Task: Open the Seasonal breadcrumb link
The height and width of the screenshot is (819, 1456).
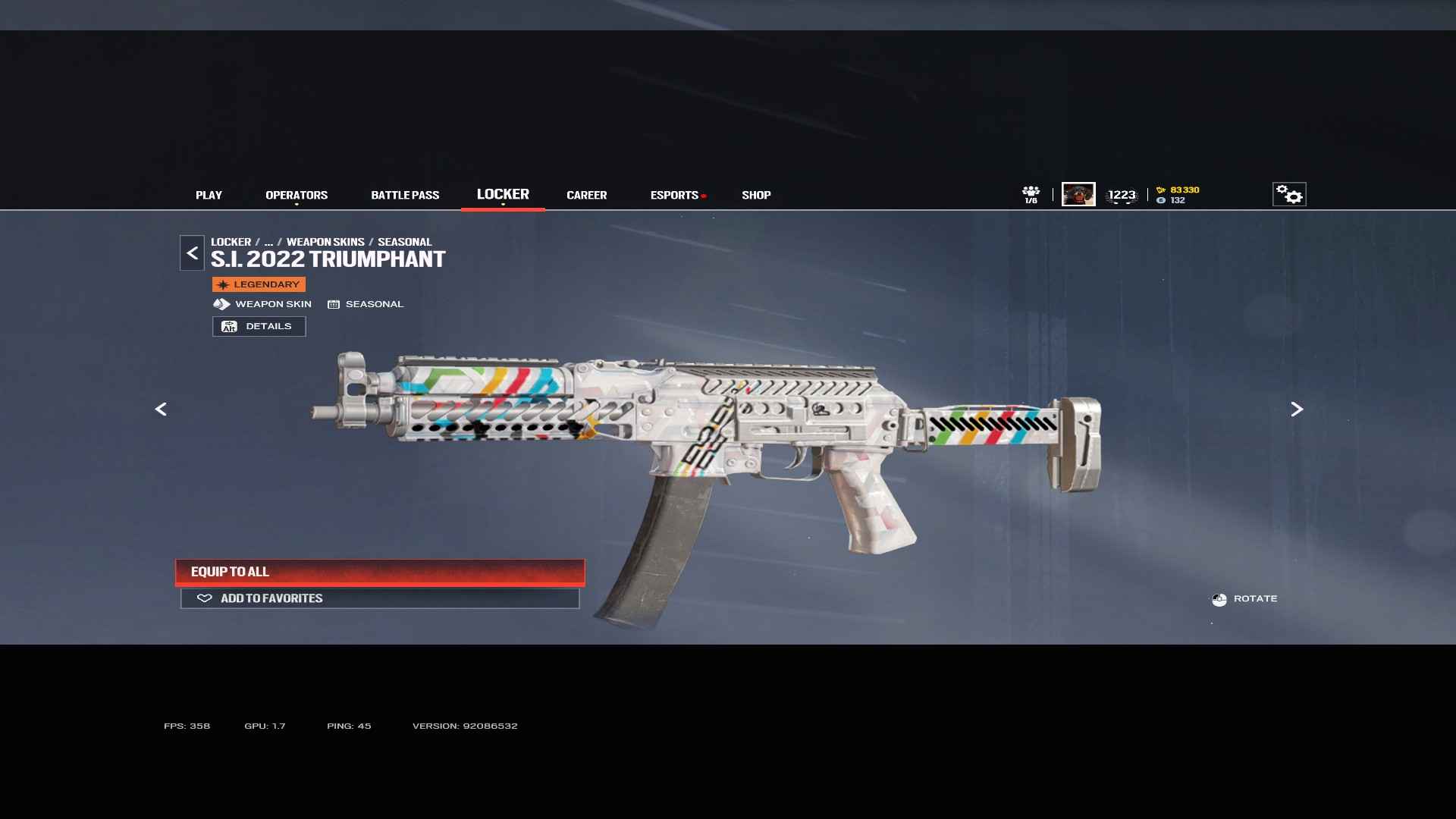Action: click(404, 242)
